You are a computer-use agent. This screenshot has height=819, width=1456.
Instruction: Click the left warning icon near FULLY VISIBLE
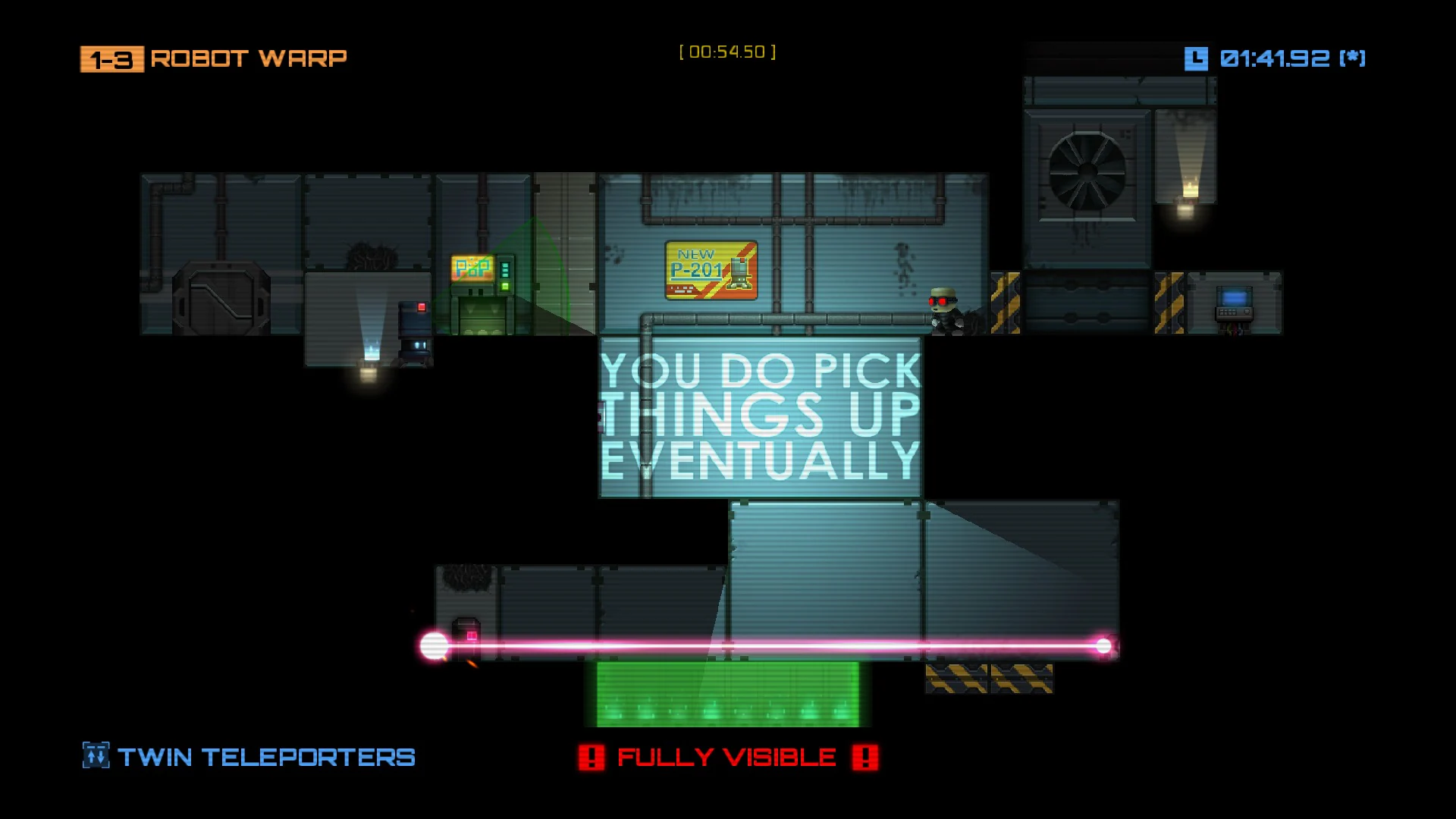pos(591,756)
